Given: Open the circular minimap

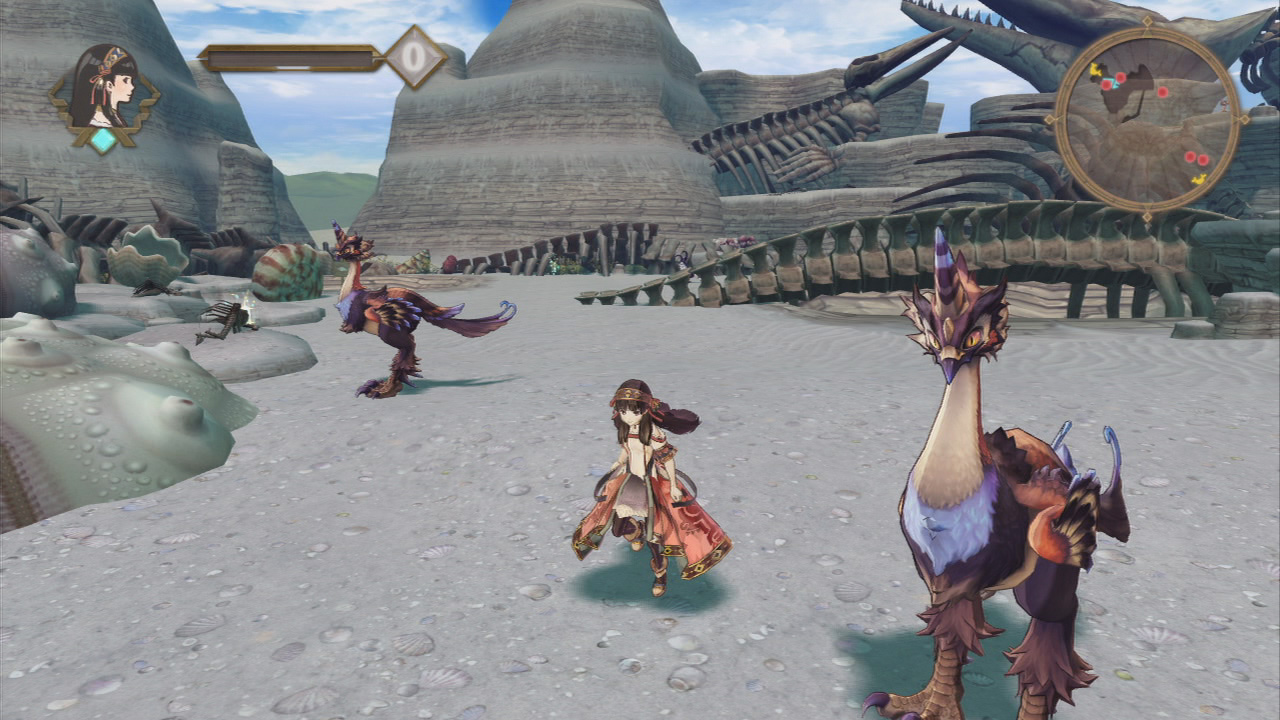Looking at the screenshot, I should 1146,118.
